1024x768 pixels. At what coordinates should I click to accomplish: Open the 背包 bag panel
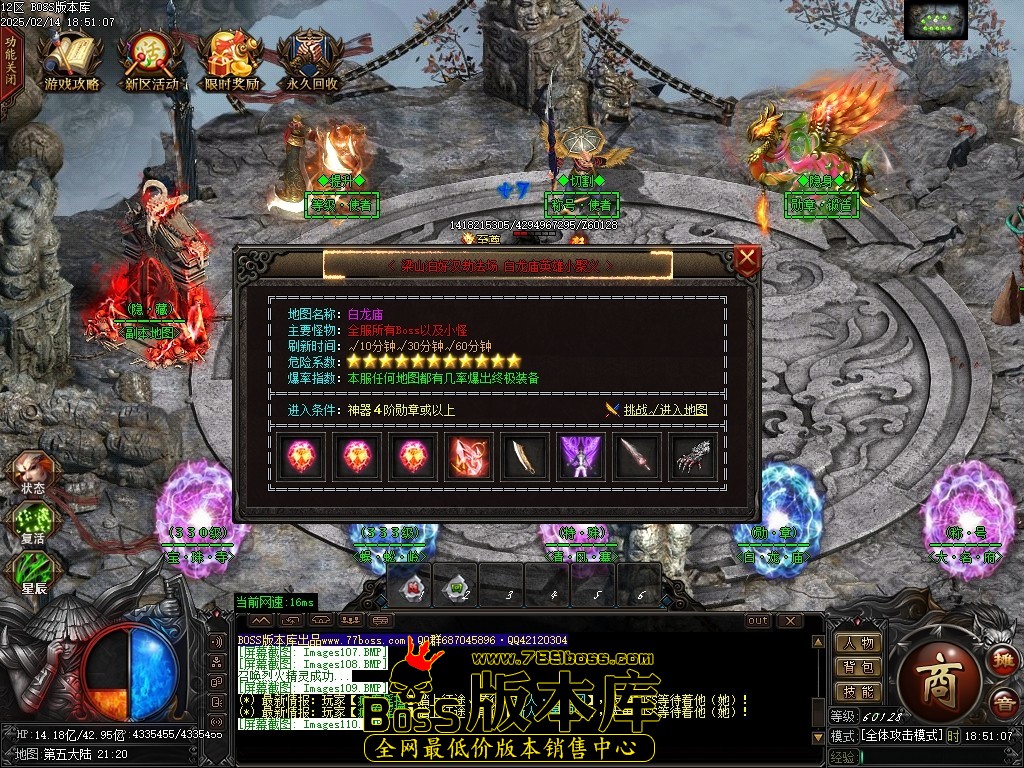(x=858, y=668)
